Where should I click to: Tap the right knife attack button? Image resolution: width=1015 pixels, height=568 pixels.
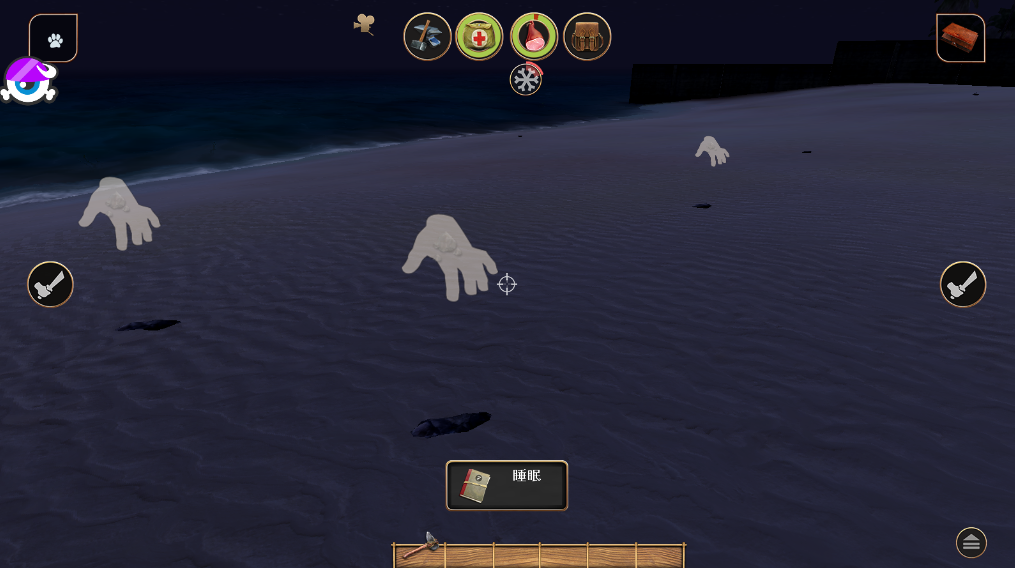click(963, 284)
